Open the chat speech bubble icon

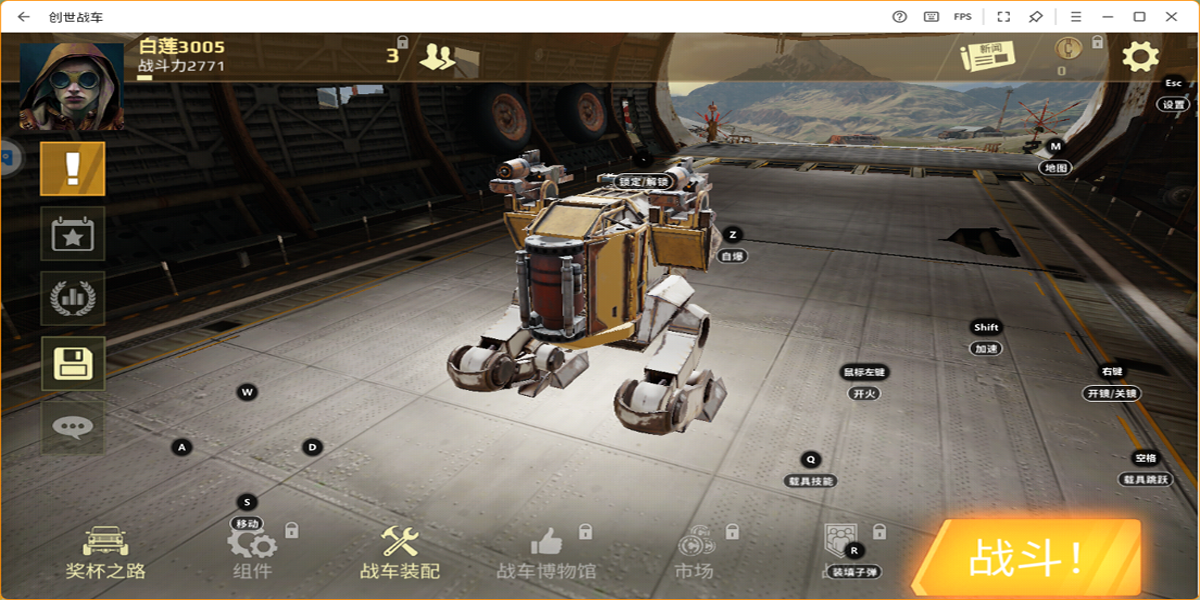[x=72, y=428]
